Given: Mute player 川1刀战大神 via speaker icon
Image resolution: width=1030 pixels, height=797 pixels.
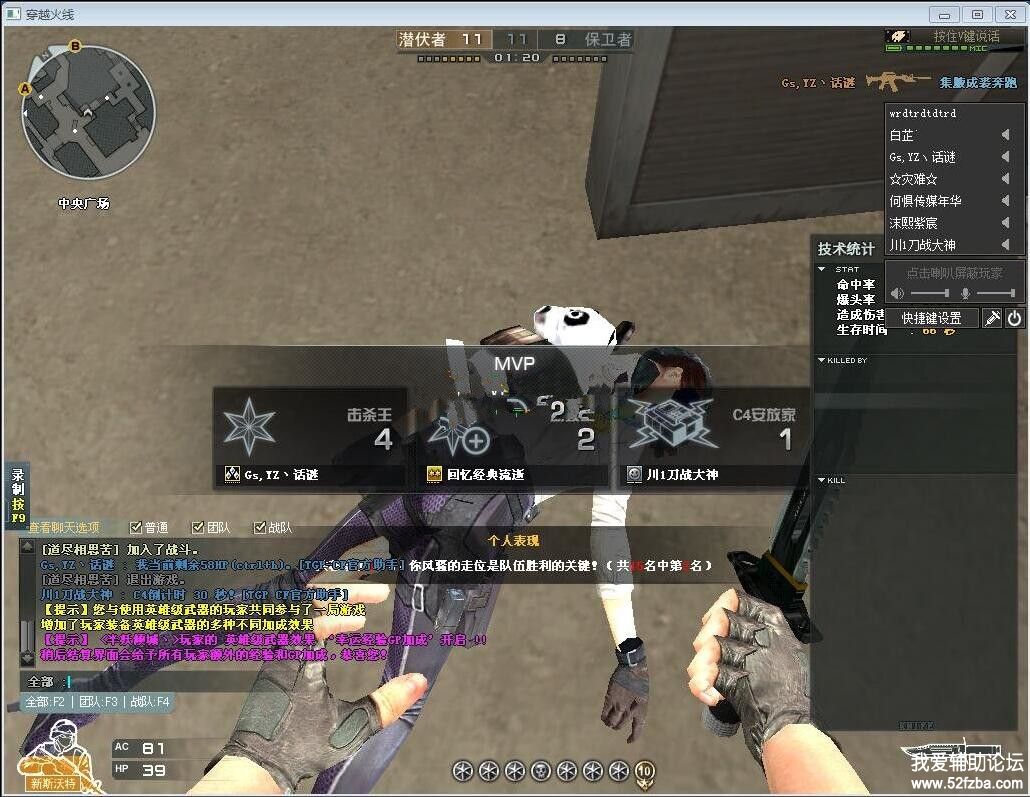Looking at the screenshot, I should coord(1006,245).
